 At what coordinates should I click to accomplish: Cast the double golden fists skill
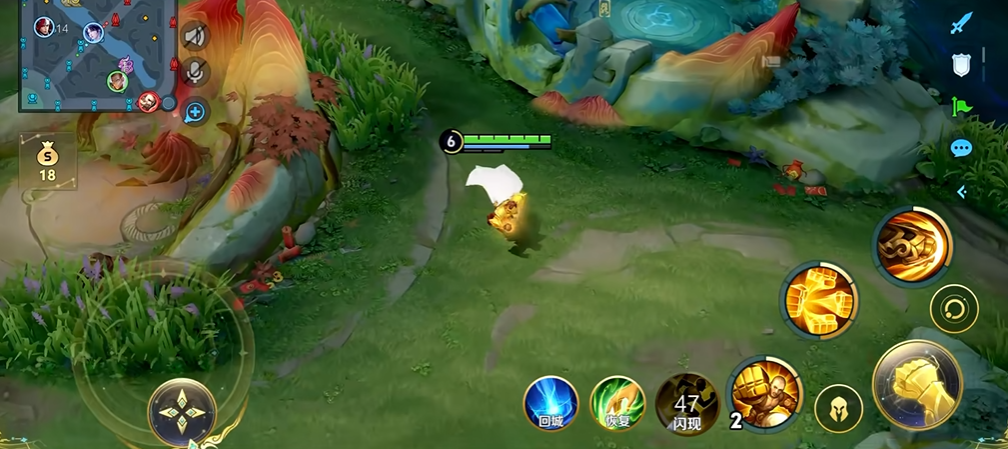[x=819, y=301]
